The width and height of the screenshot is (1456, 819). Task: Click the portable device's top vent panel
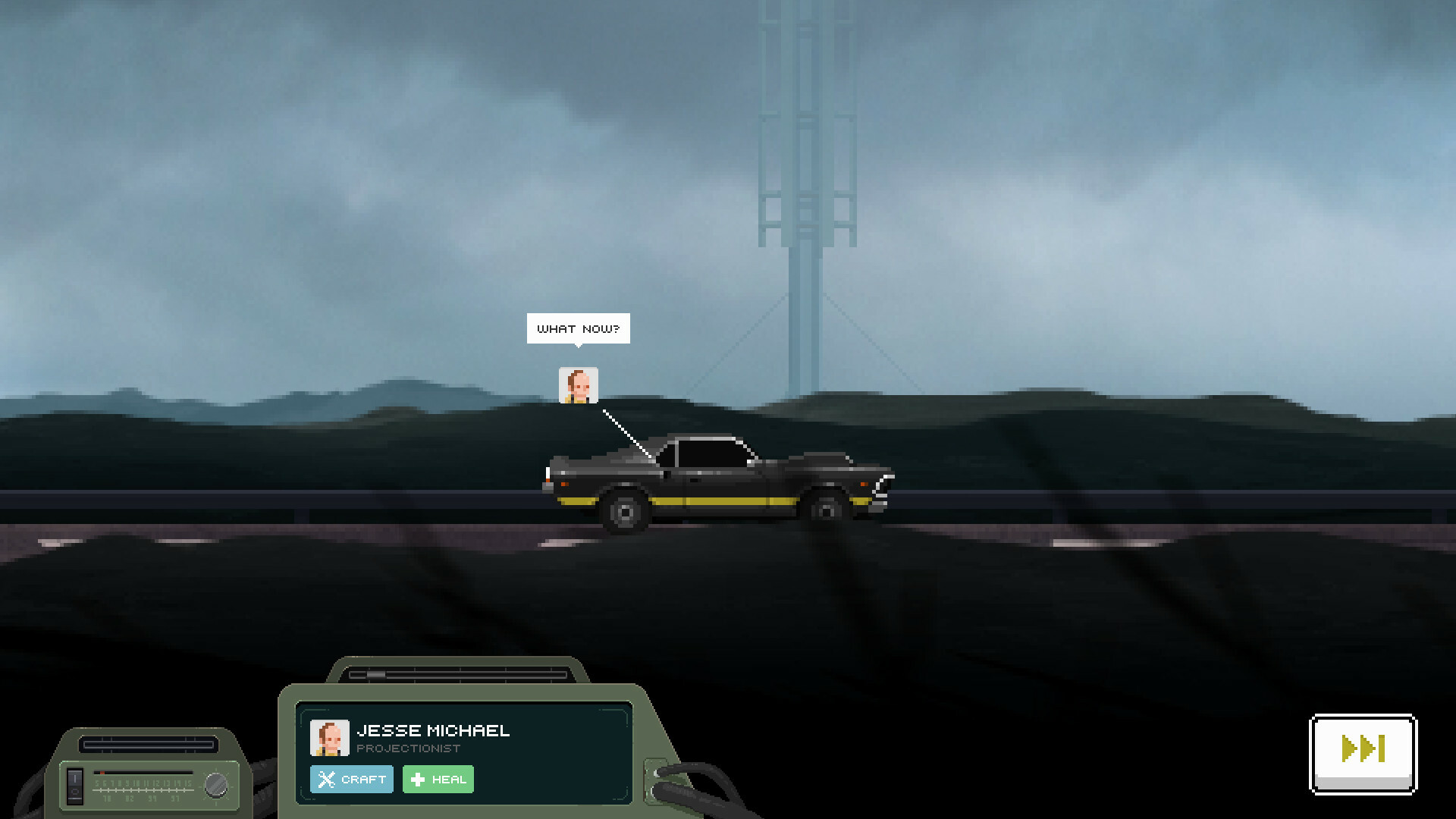click(x=463, y=670)
